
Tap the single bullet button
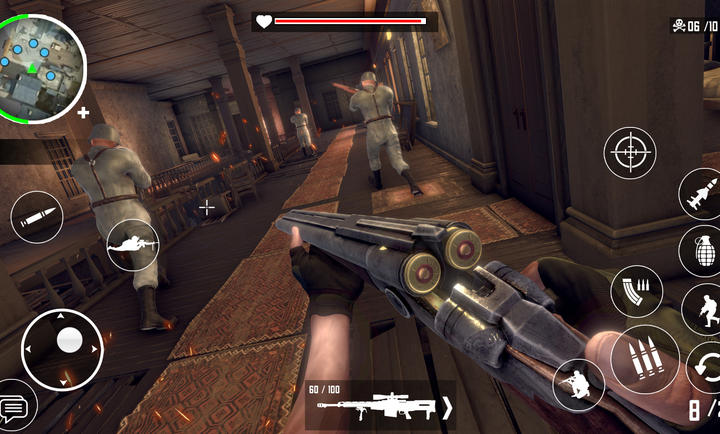(37, 216)
